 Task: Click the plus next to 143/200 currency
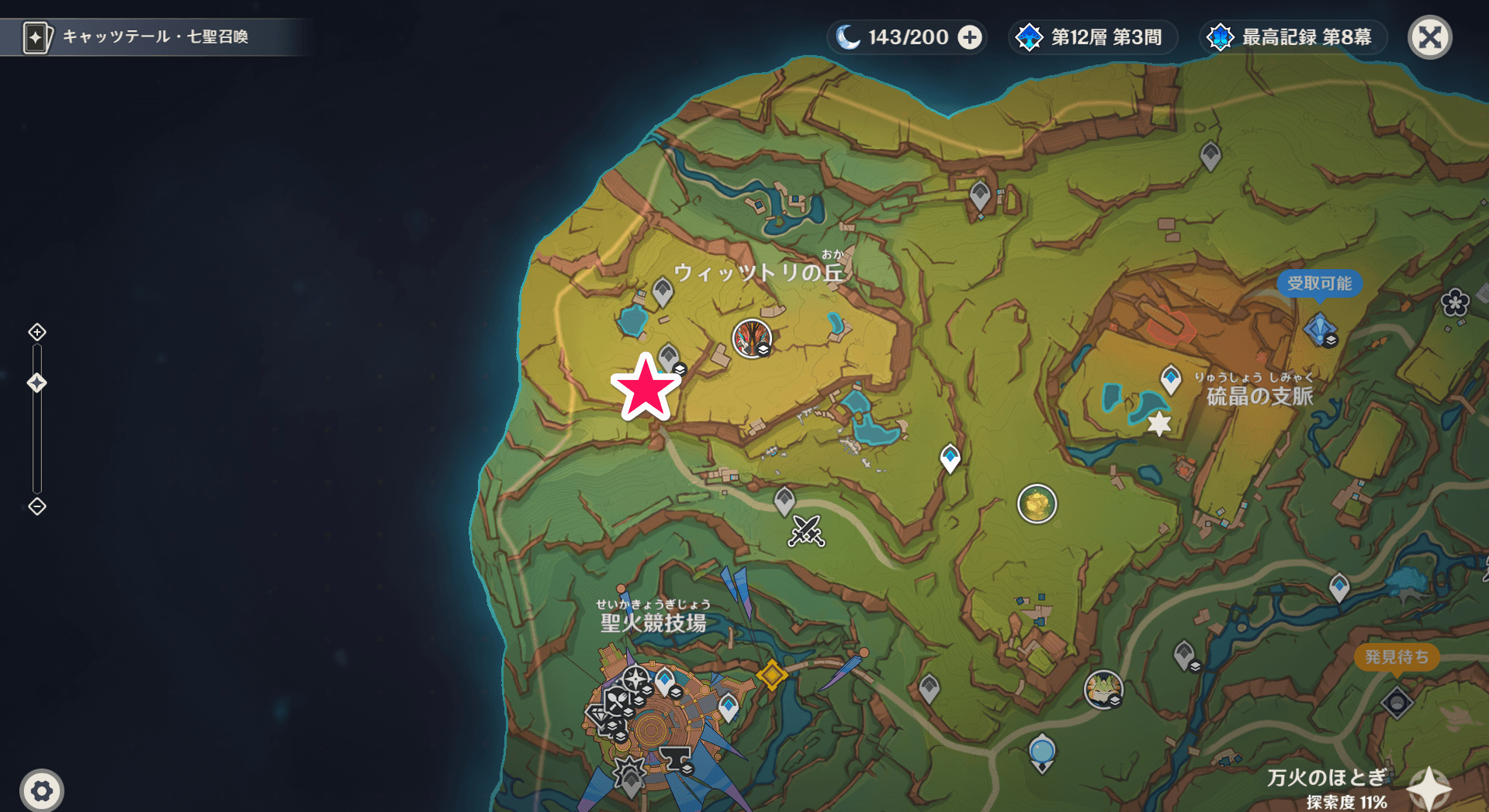pyautogui.click(x=969, y=36)
